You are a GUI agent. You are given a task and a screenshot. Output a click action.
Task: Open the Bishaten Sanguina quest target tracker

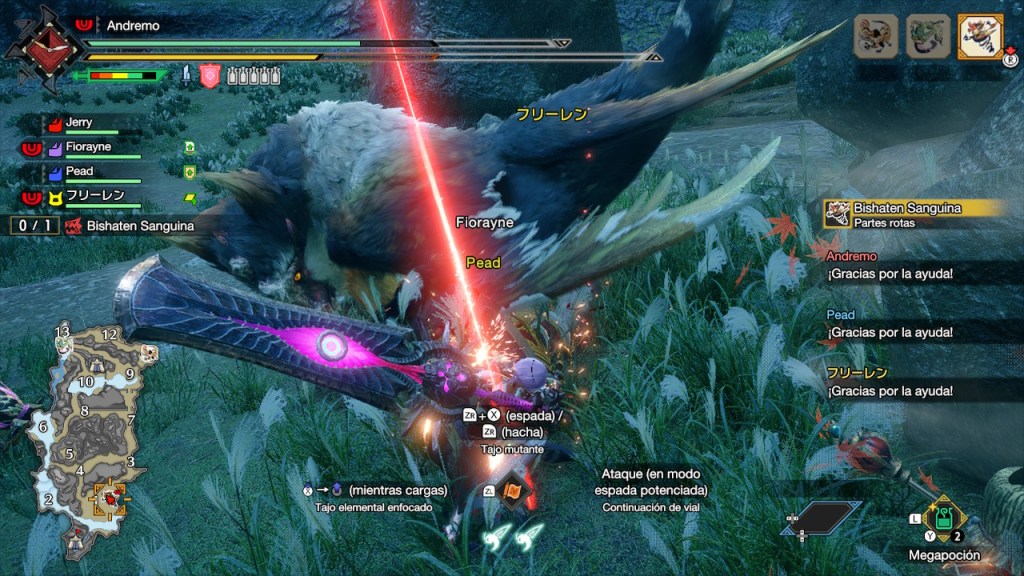click(120, 226)
